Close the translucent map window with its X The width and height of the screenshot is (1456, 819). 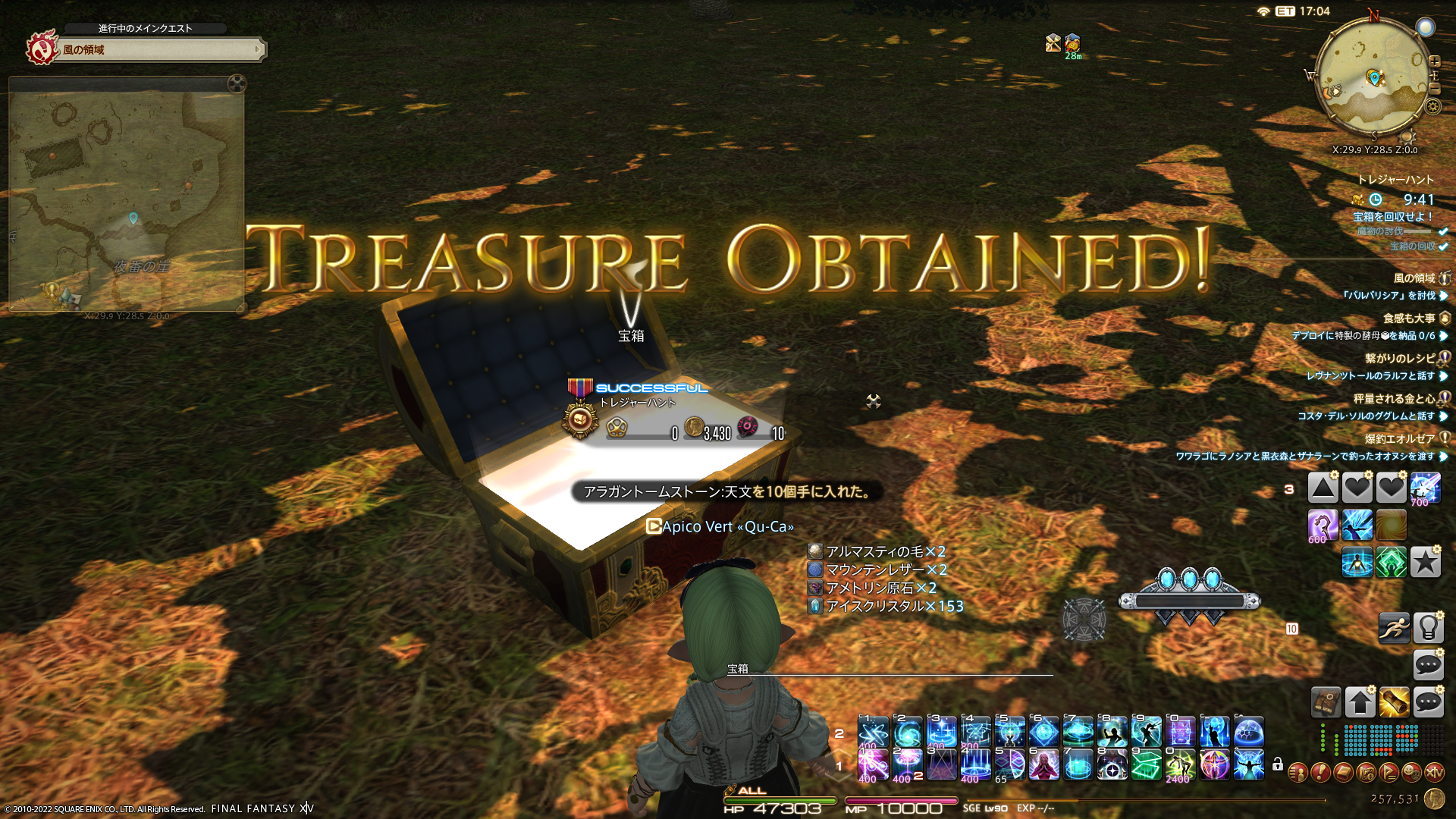pyautogui.click(x=237, y=83)
